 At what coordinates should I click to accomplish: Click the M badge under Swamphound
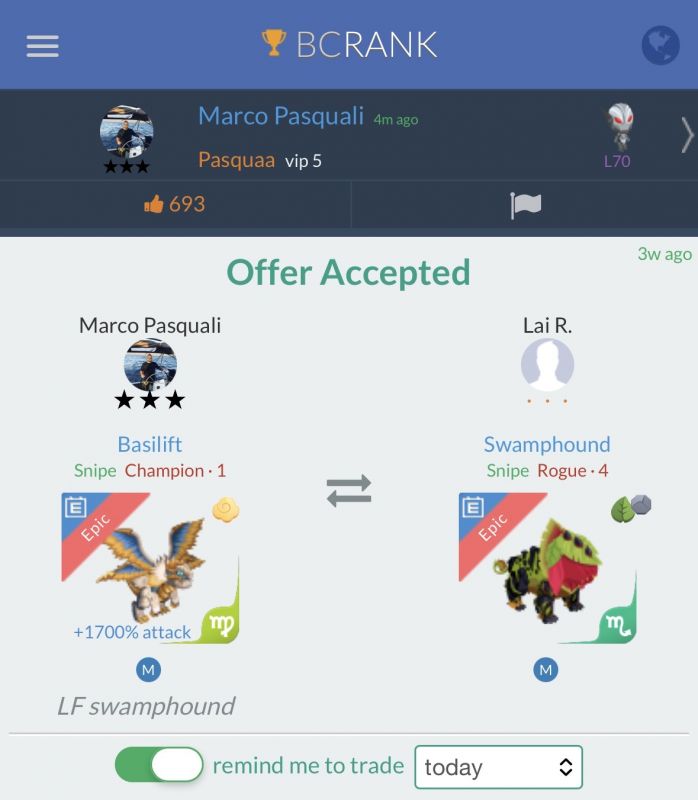tap(546, 670)
